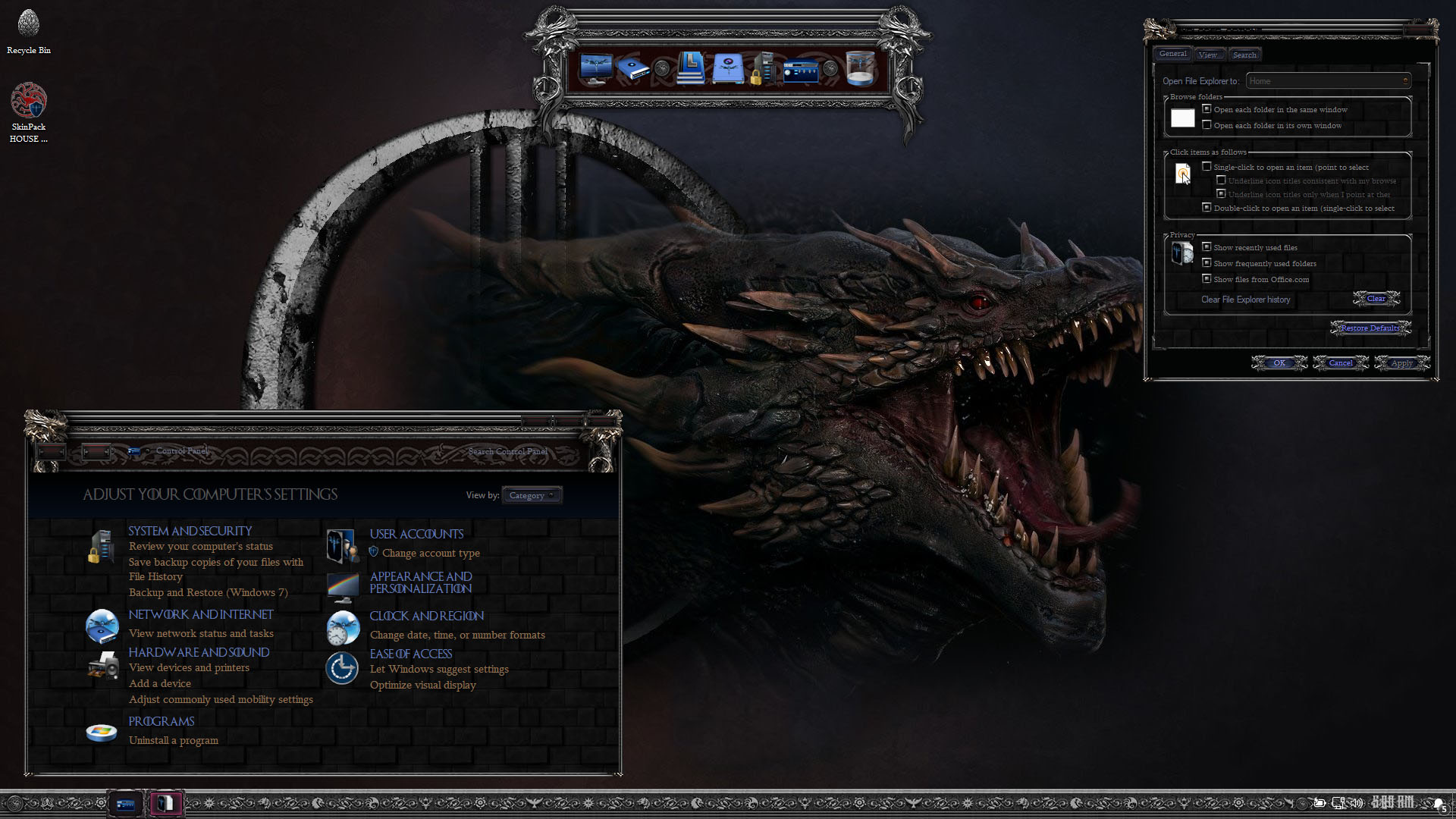Open the 'Open File Explorer to' dropdown
This screenshot has height=819, width=1456.
tap(1328, 81)
